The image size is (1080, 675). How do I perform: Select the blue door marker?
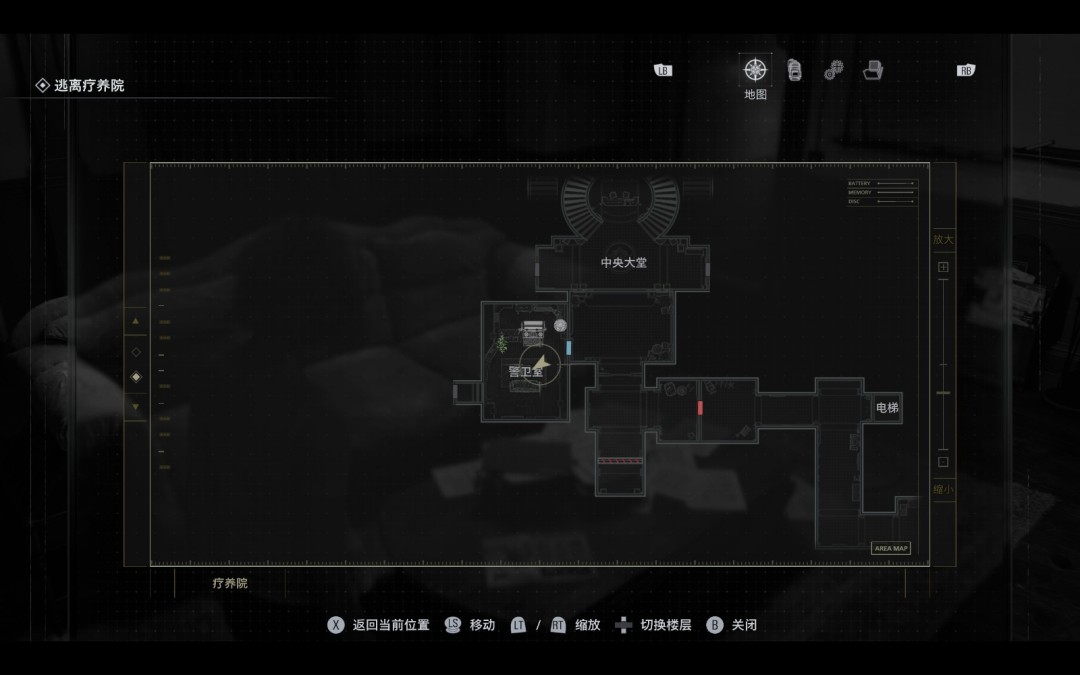point(569,347)
